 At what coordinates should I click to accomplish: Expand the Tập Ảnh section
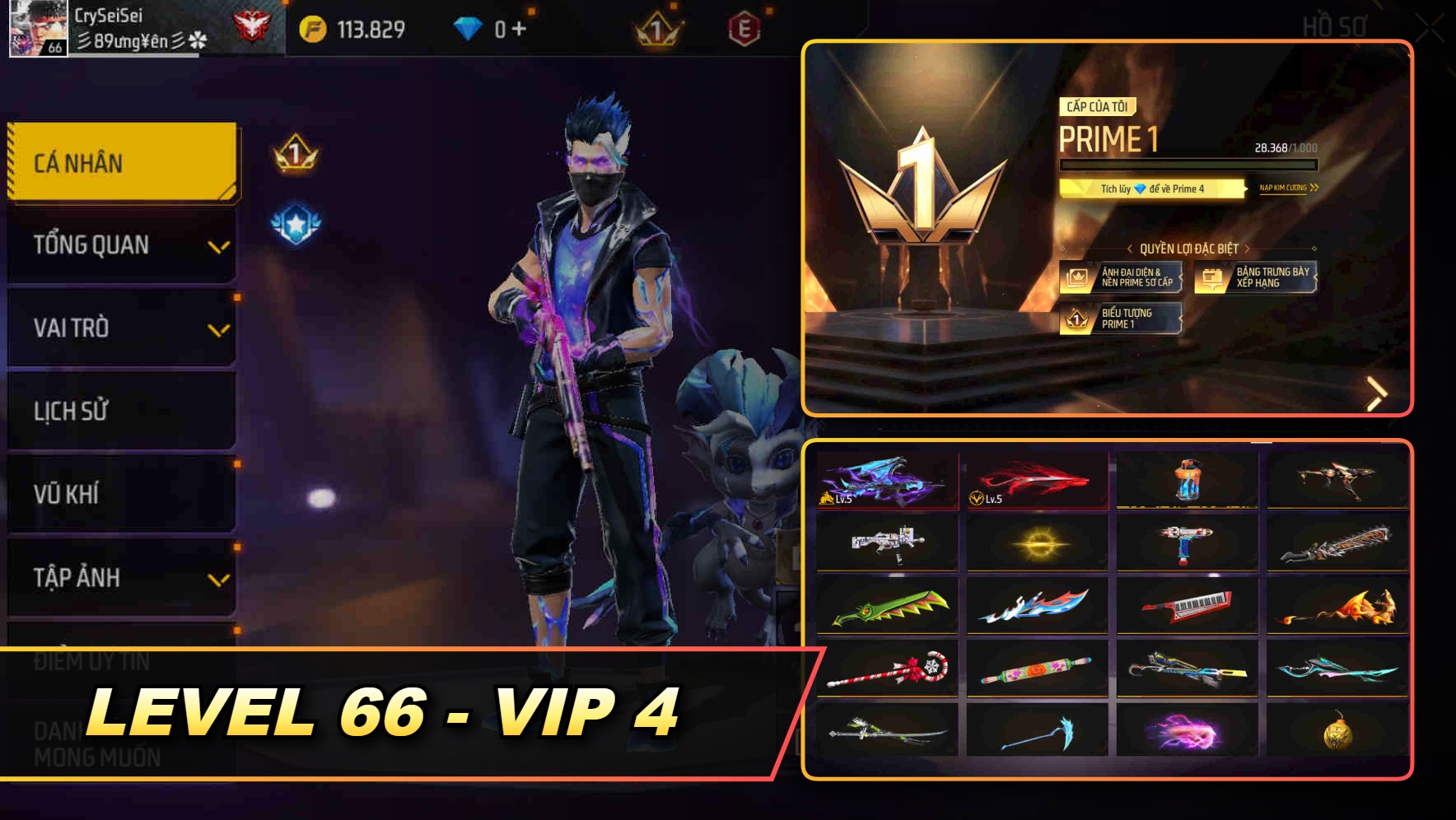point(121,579)
